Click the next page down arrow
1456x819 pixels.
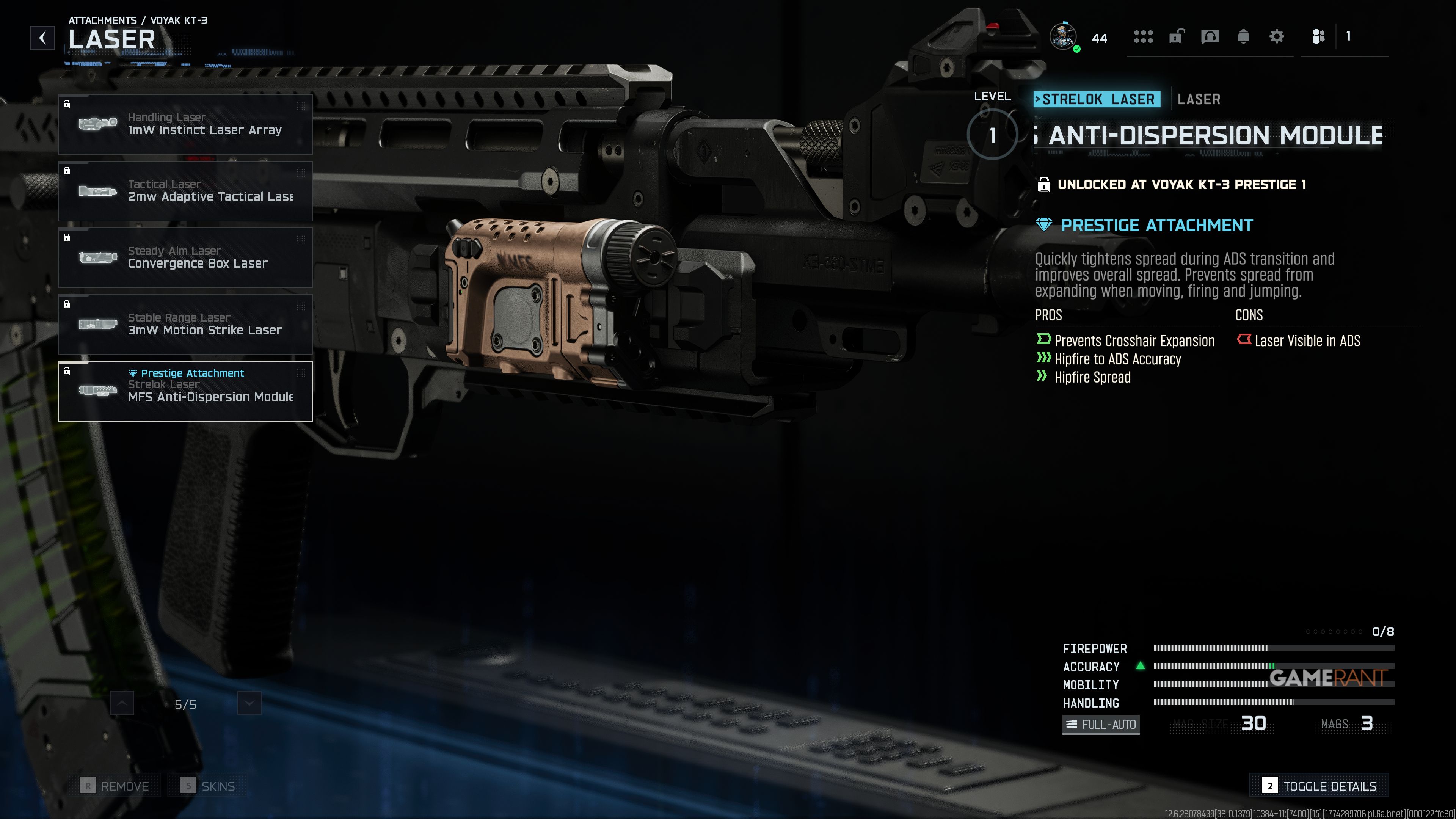coord(249,703)
